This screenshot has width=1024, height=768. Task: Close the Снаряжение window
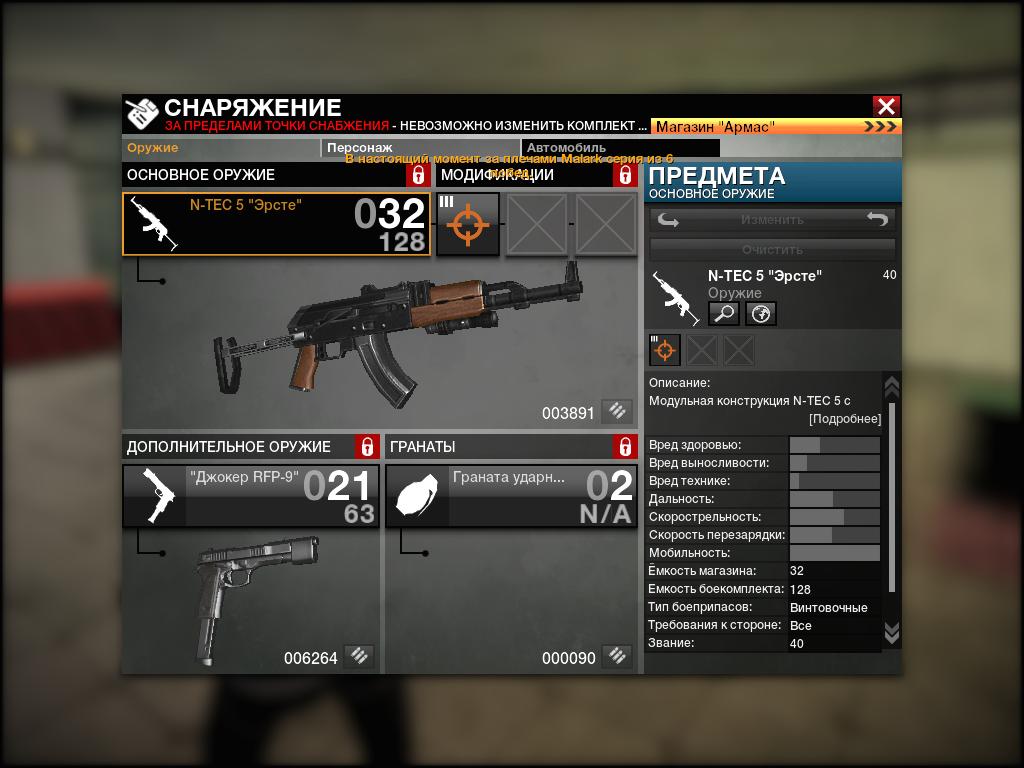[x=886, y=106]
